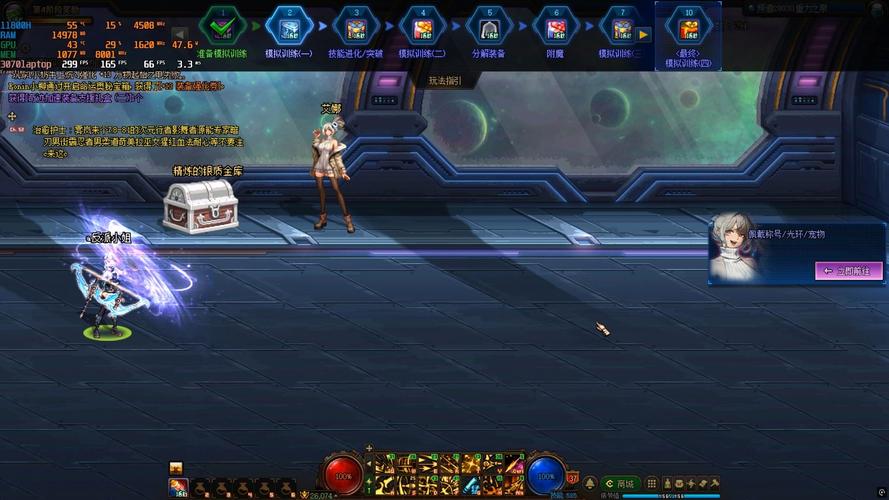Show next stages with the yellow arrow
Screen dimensions: 889x500
click(x=644, y=33)
